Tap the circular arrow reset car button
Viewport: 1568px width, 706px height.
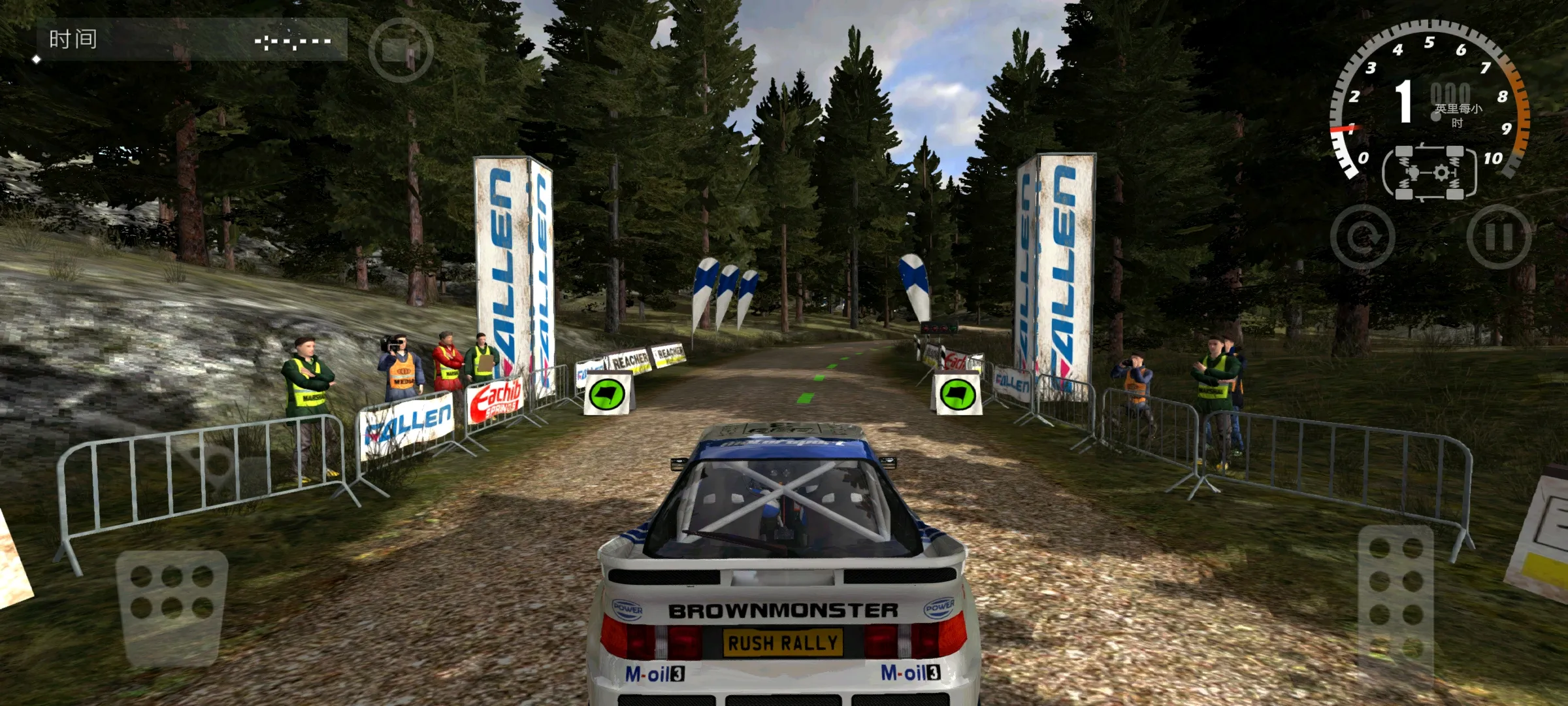(1363, 237)
